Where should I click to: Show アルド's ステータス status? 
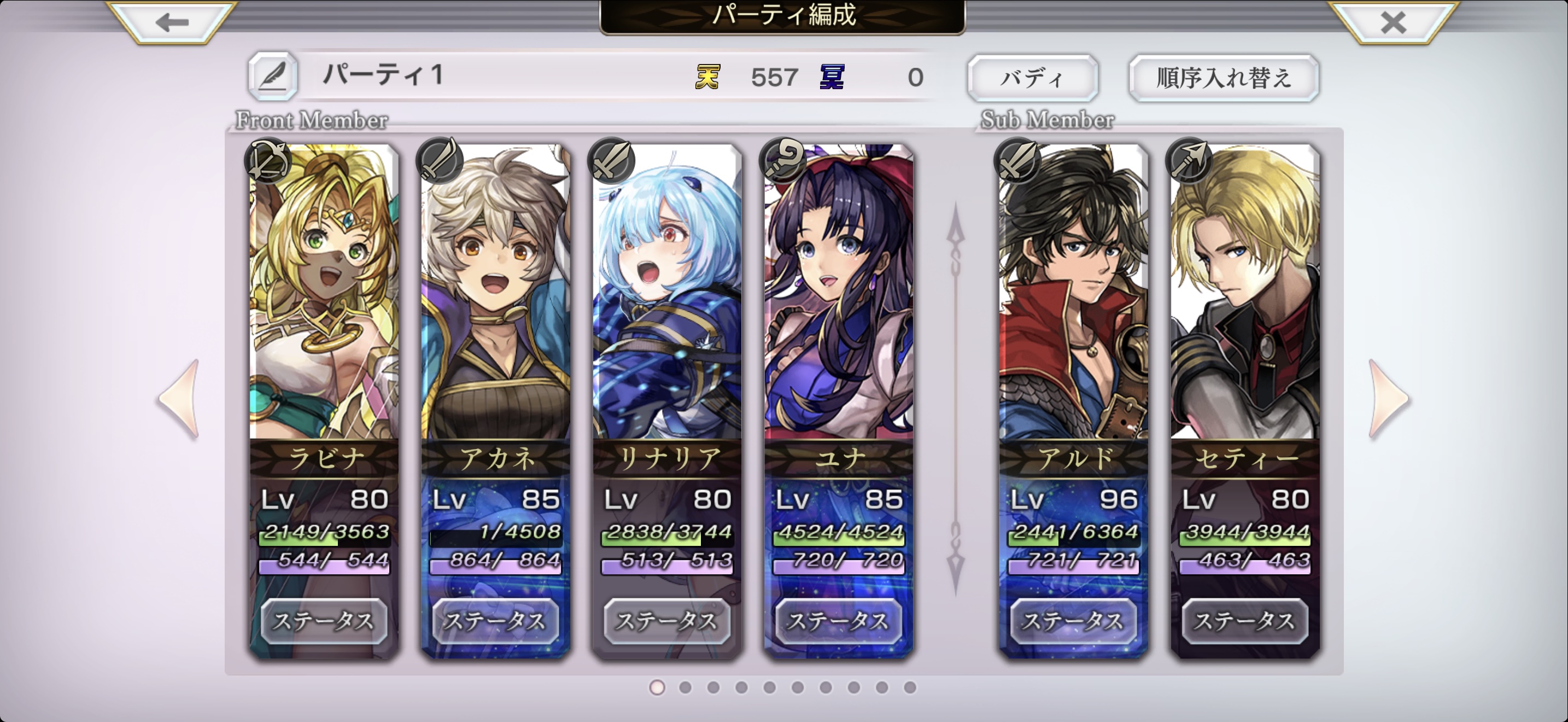(x=1074, y=621)
